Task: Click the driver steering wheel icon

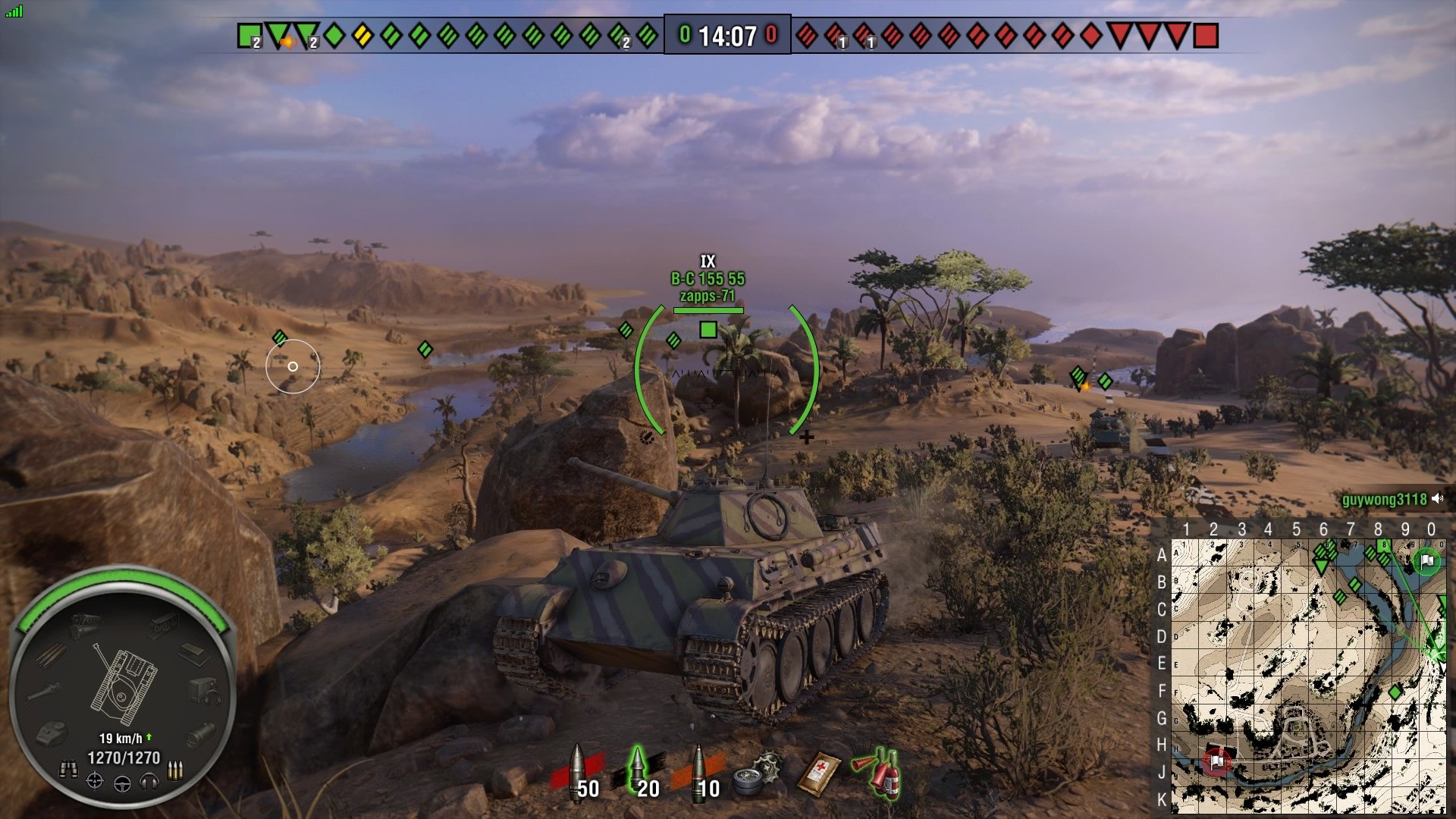Action: pos(122,784)
